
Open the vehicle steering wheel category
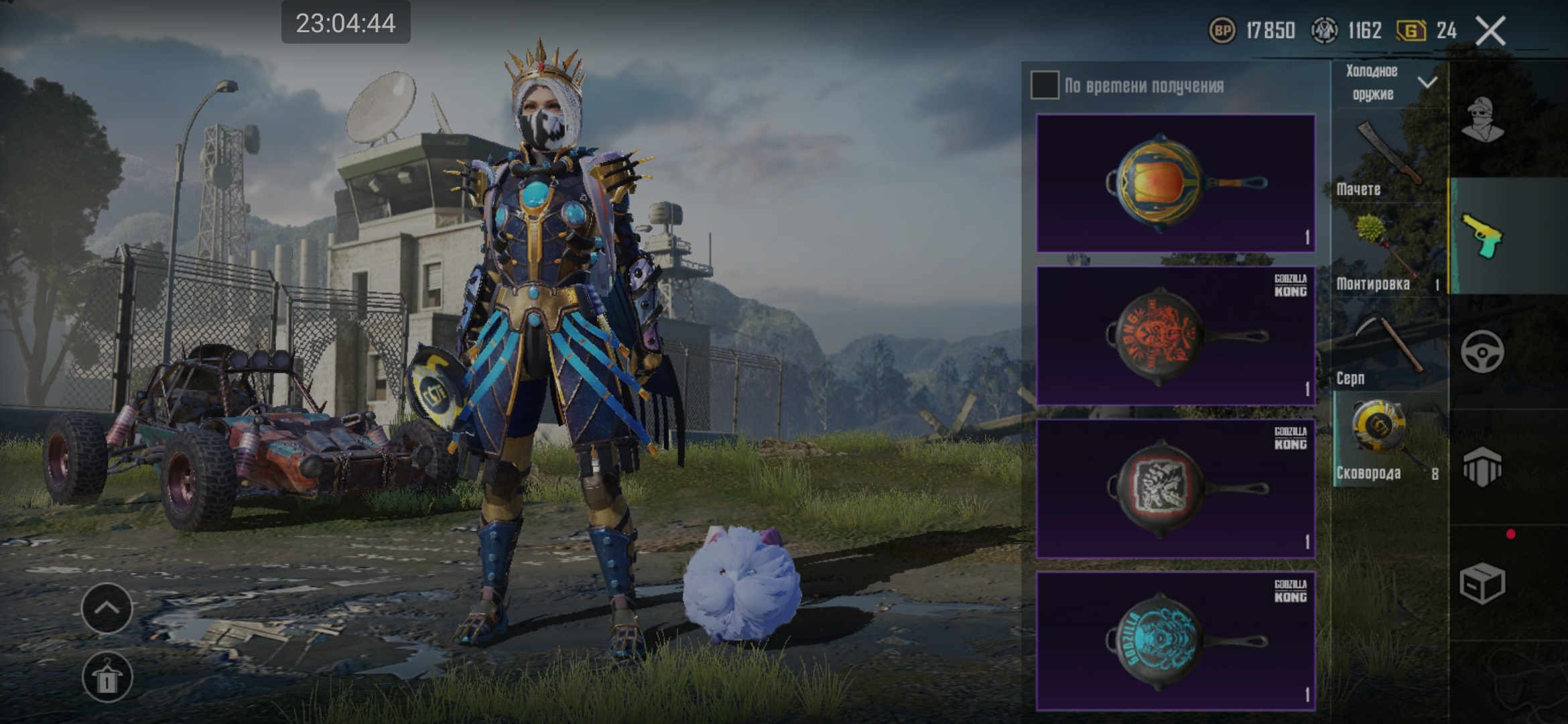(1482, 352)
